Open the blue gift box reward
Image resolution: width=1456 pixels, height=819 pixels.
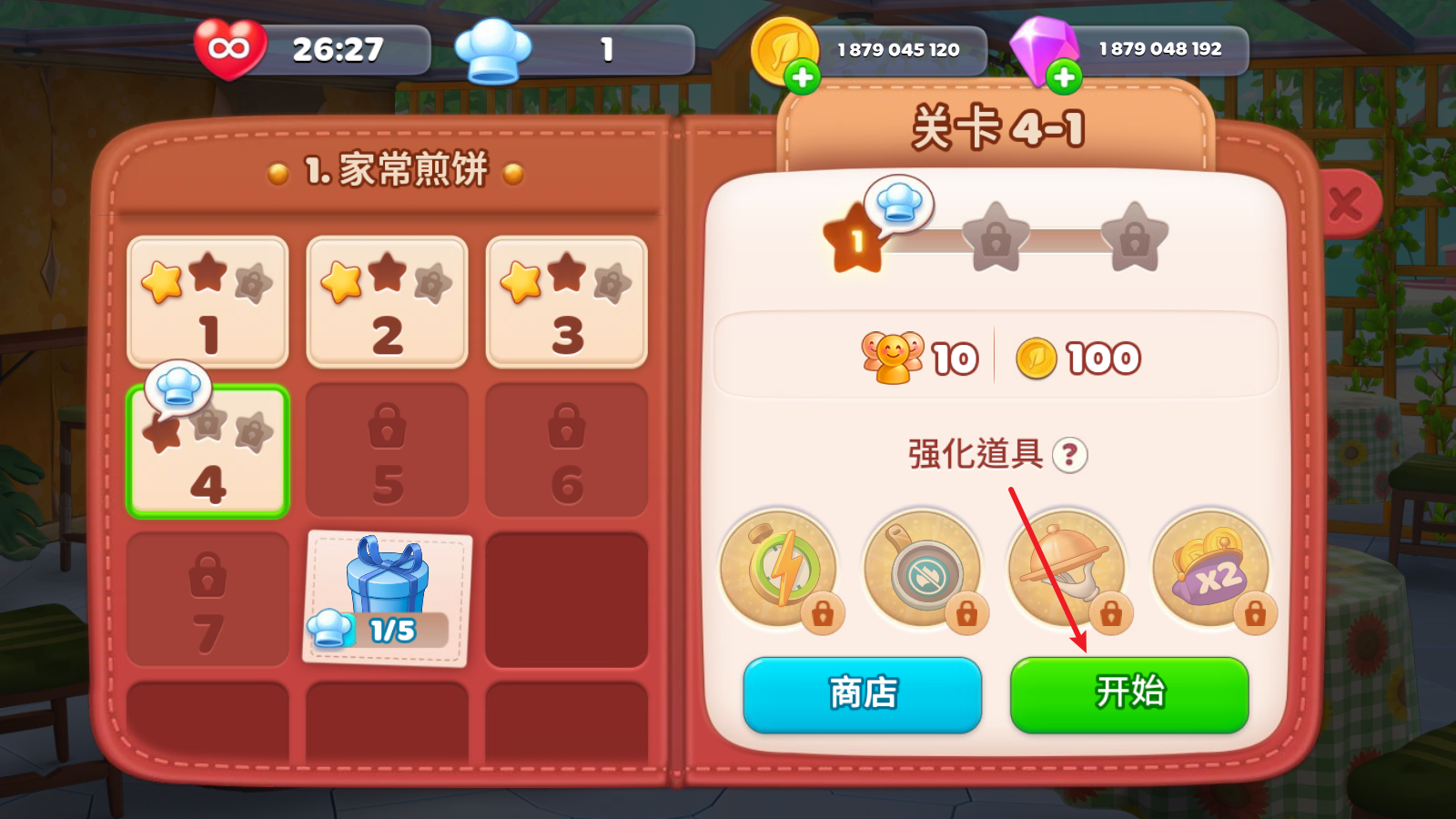[x=386, y=582]
